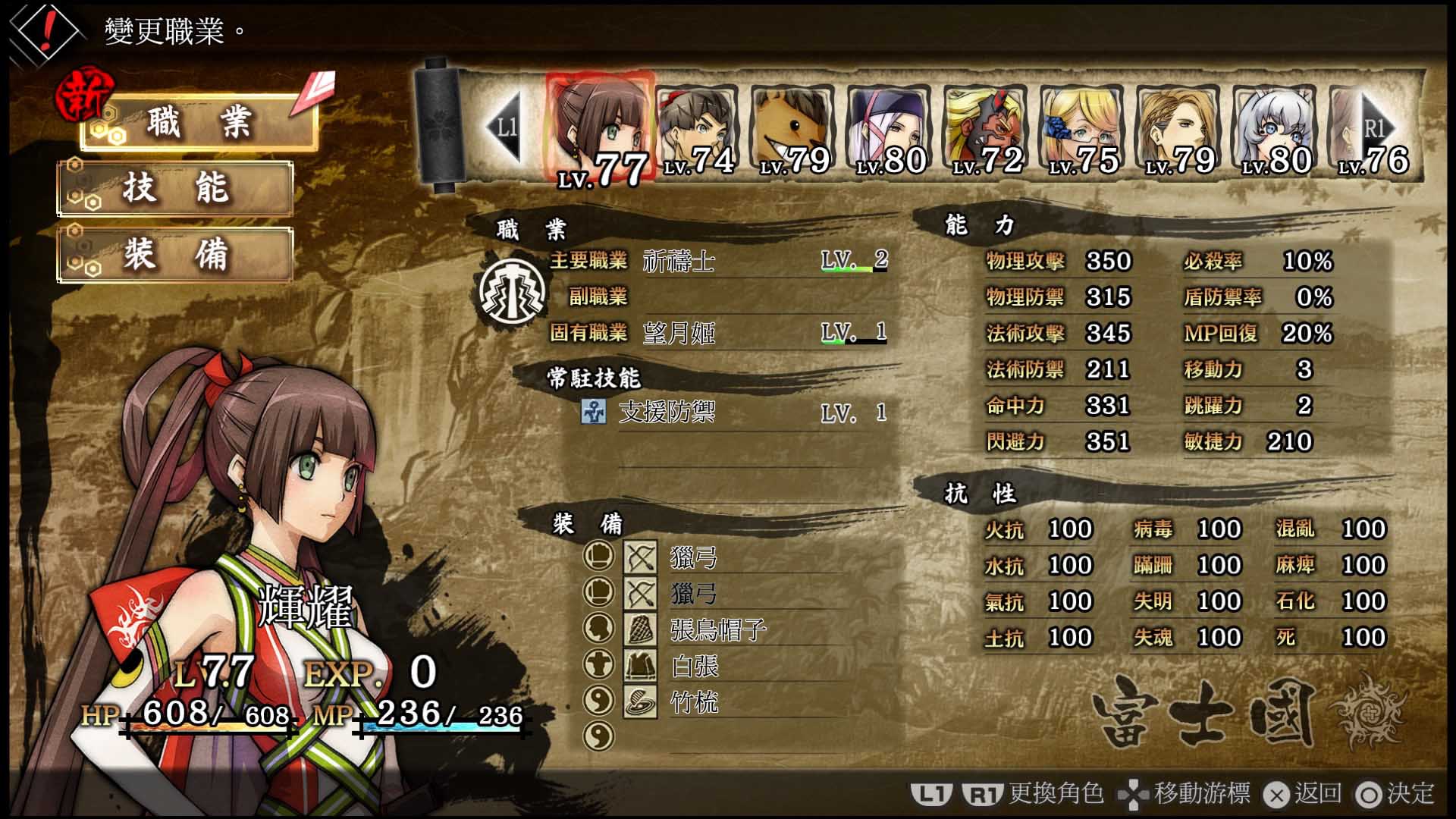1456x819 pixels.
Task: Click the 支援防禦 passive skill icon
Action: pyautogui.click(x=595, y=412)
